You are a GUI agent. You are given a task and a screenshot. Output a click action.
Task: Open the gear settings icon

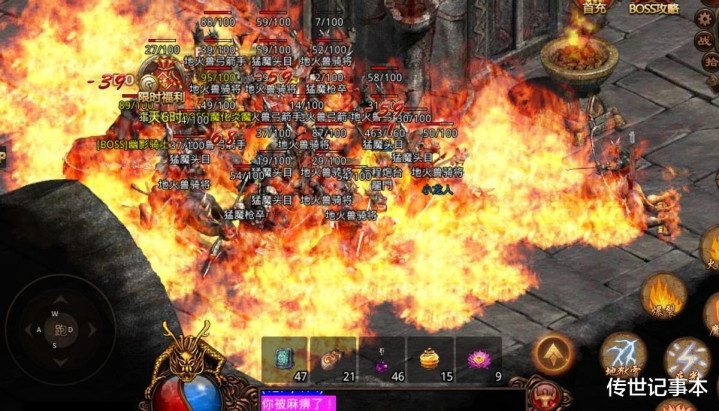[x=704, y=18]
